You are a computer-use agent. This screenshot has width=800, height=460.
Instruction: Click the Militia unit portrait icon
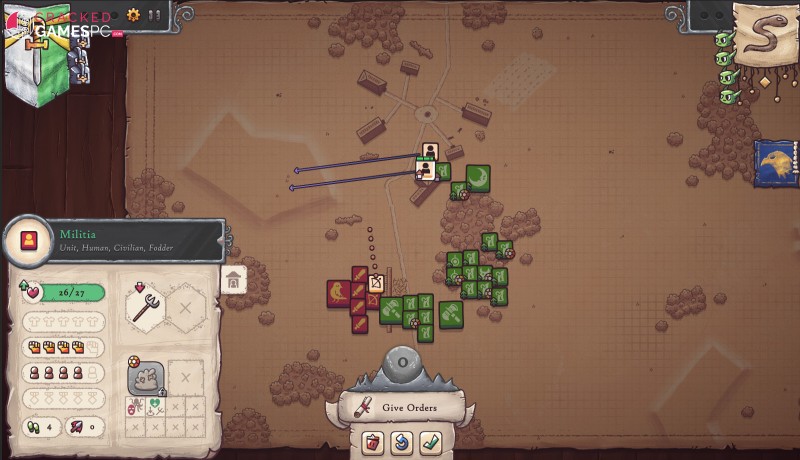click(25, 241)
